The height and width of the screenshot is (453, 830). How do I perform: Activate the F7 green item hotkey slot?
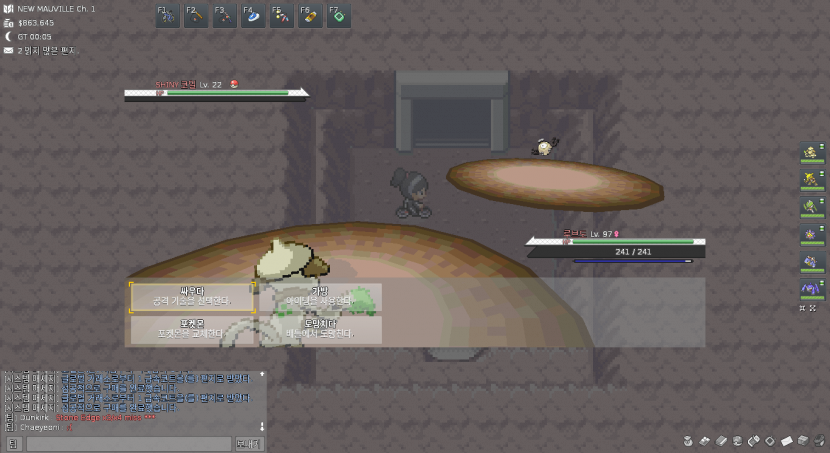click(x=338, y=16)
